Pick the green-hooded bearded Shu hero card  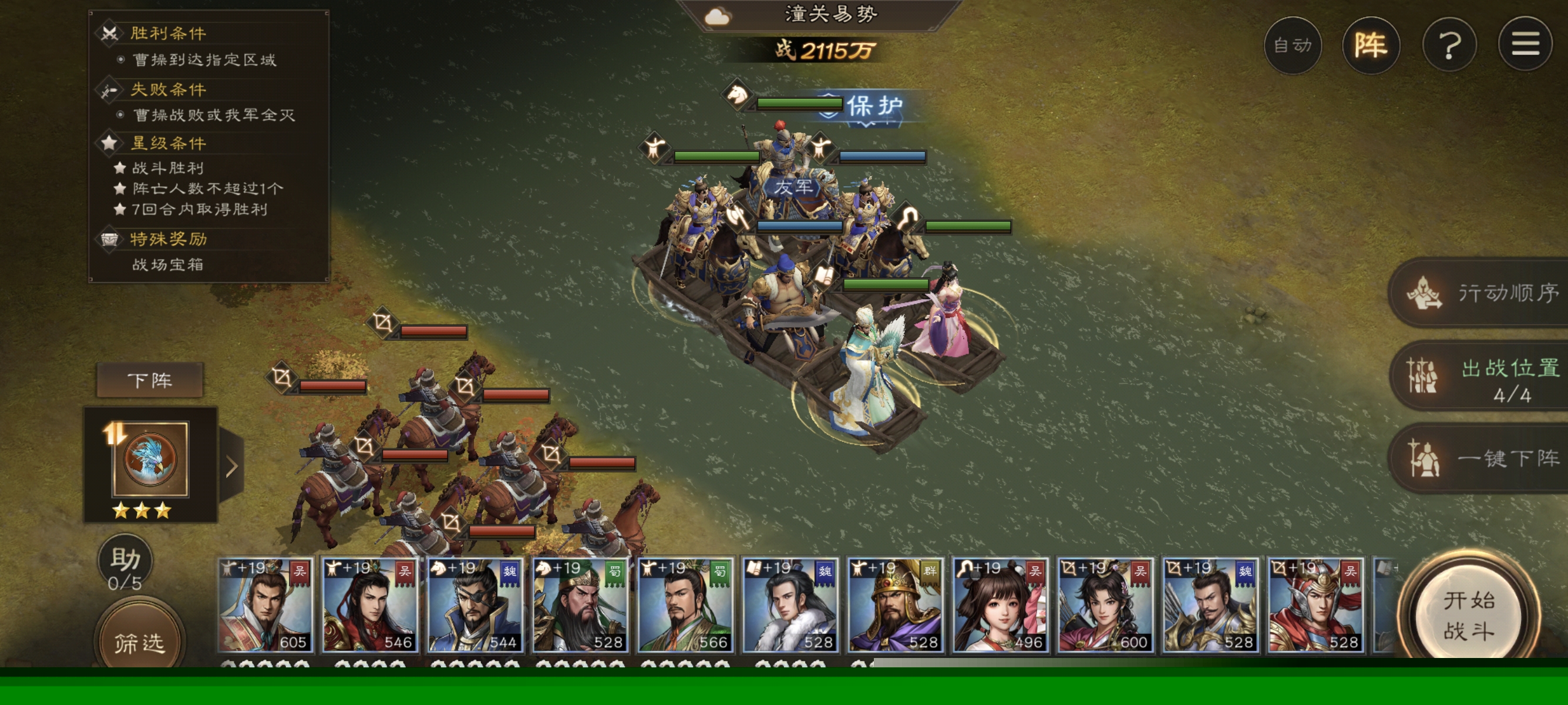point(580,605)
